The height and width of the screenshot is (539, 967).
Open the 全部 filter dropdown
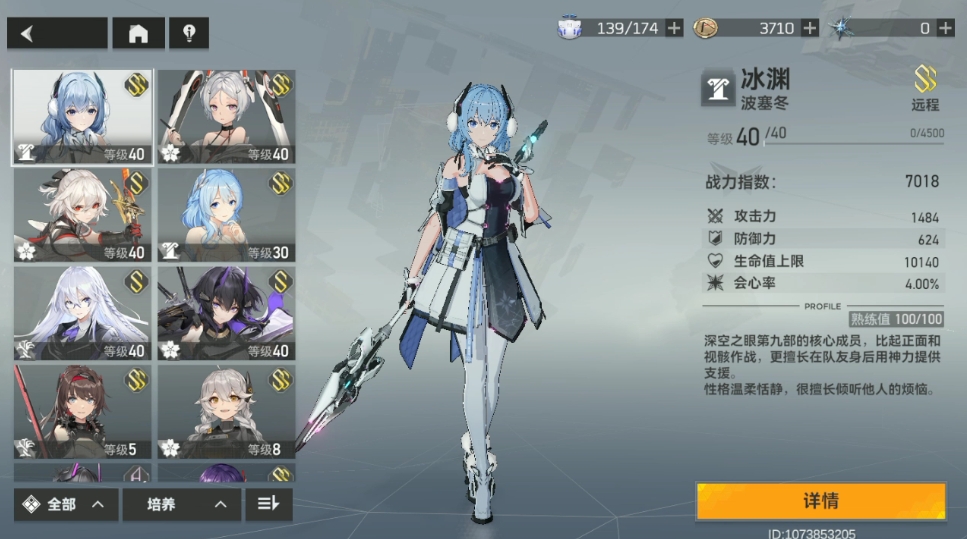[x=66, y=505]
